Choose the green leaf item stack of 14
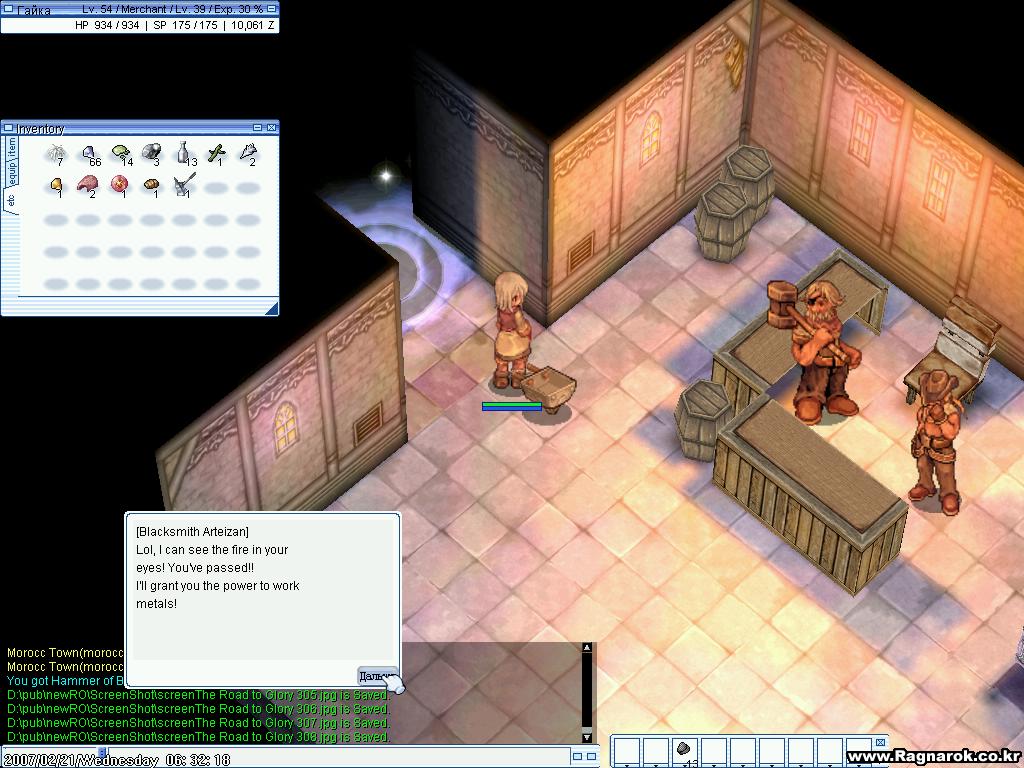 121,153
